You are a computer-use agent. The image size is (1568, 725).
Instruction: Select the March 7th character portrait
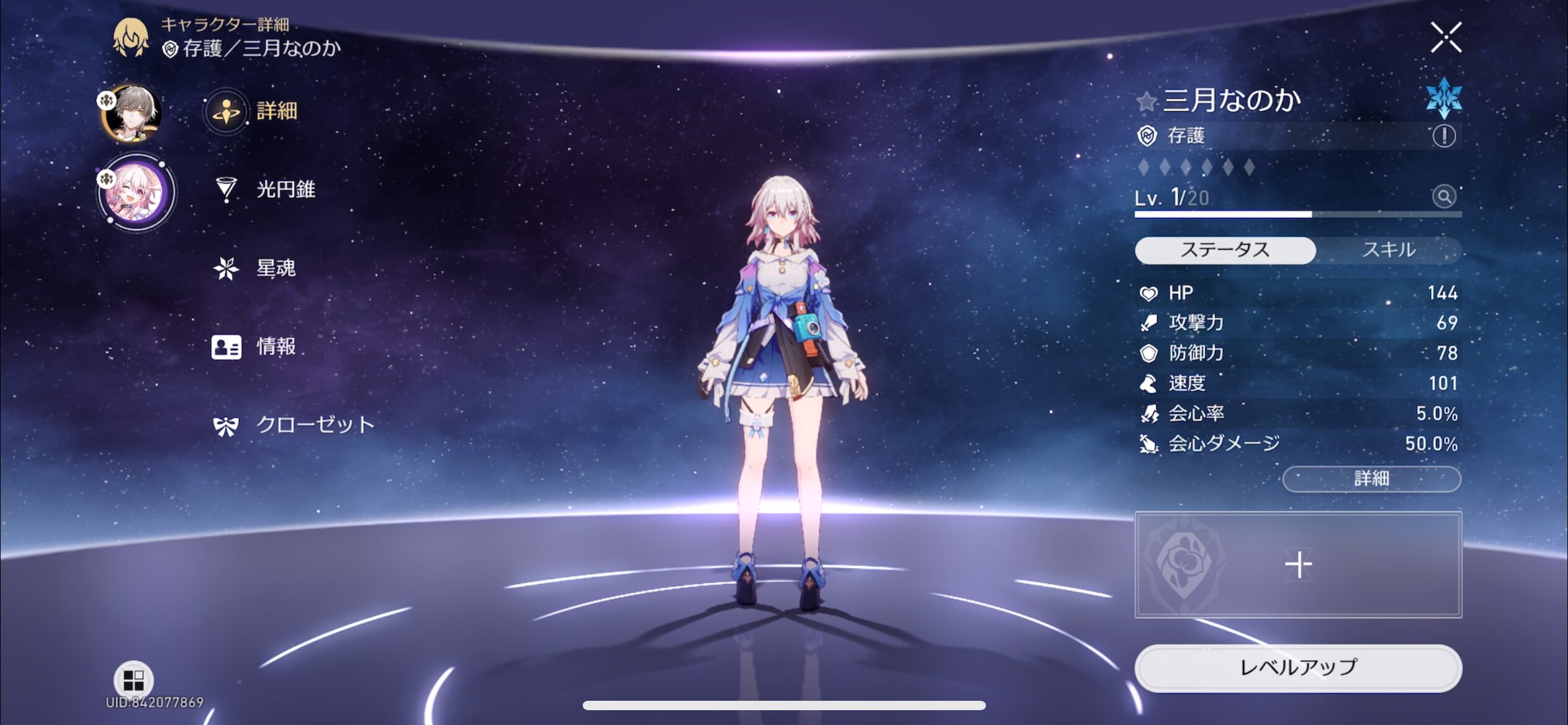(x=135, y=192)
